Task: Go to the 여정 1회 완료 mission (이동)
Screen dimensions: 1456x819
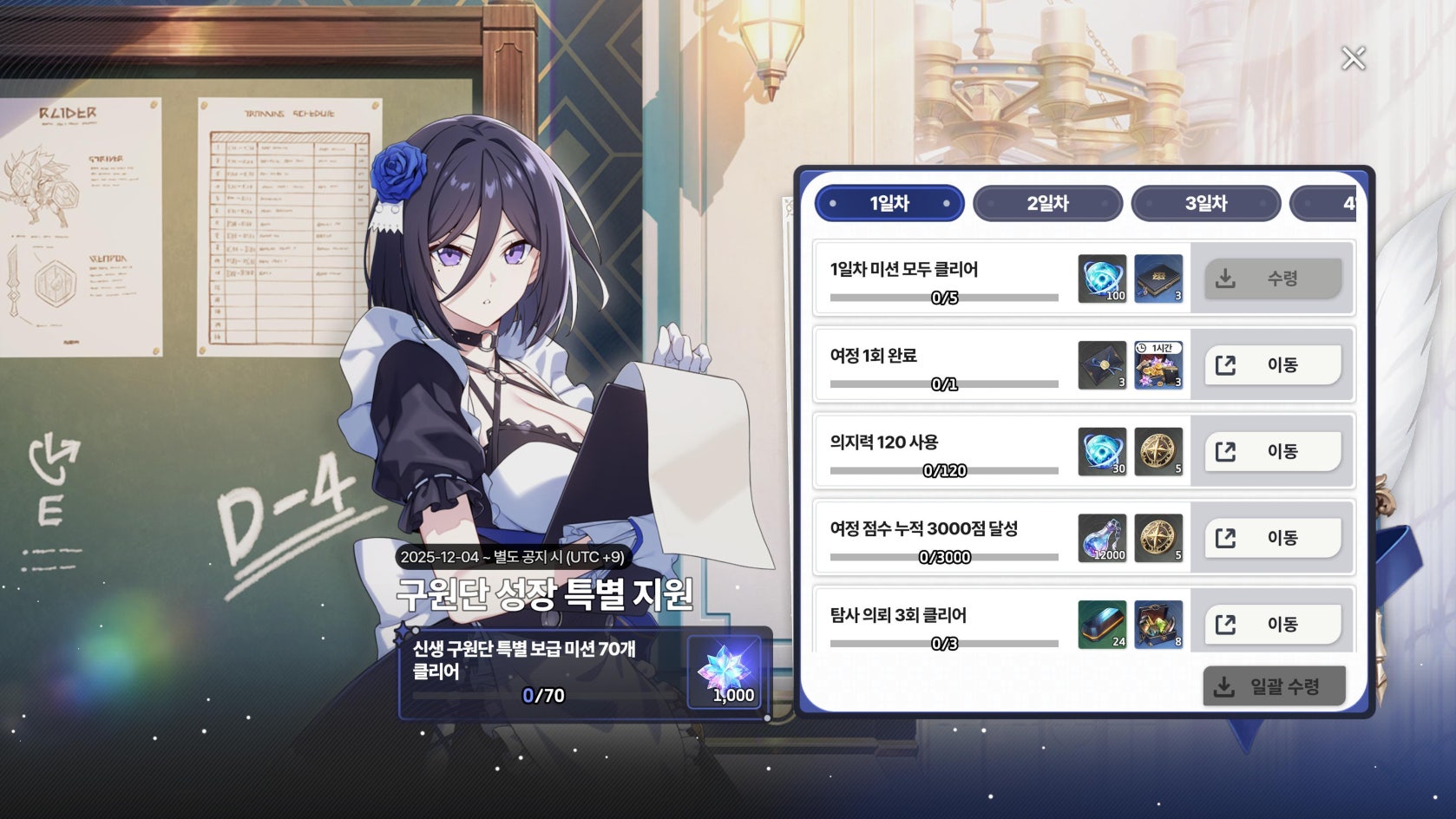Action: click(1272, 365)
